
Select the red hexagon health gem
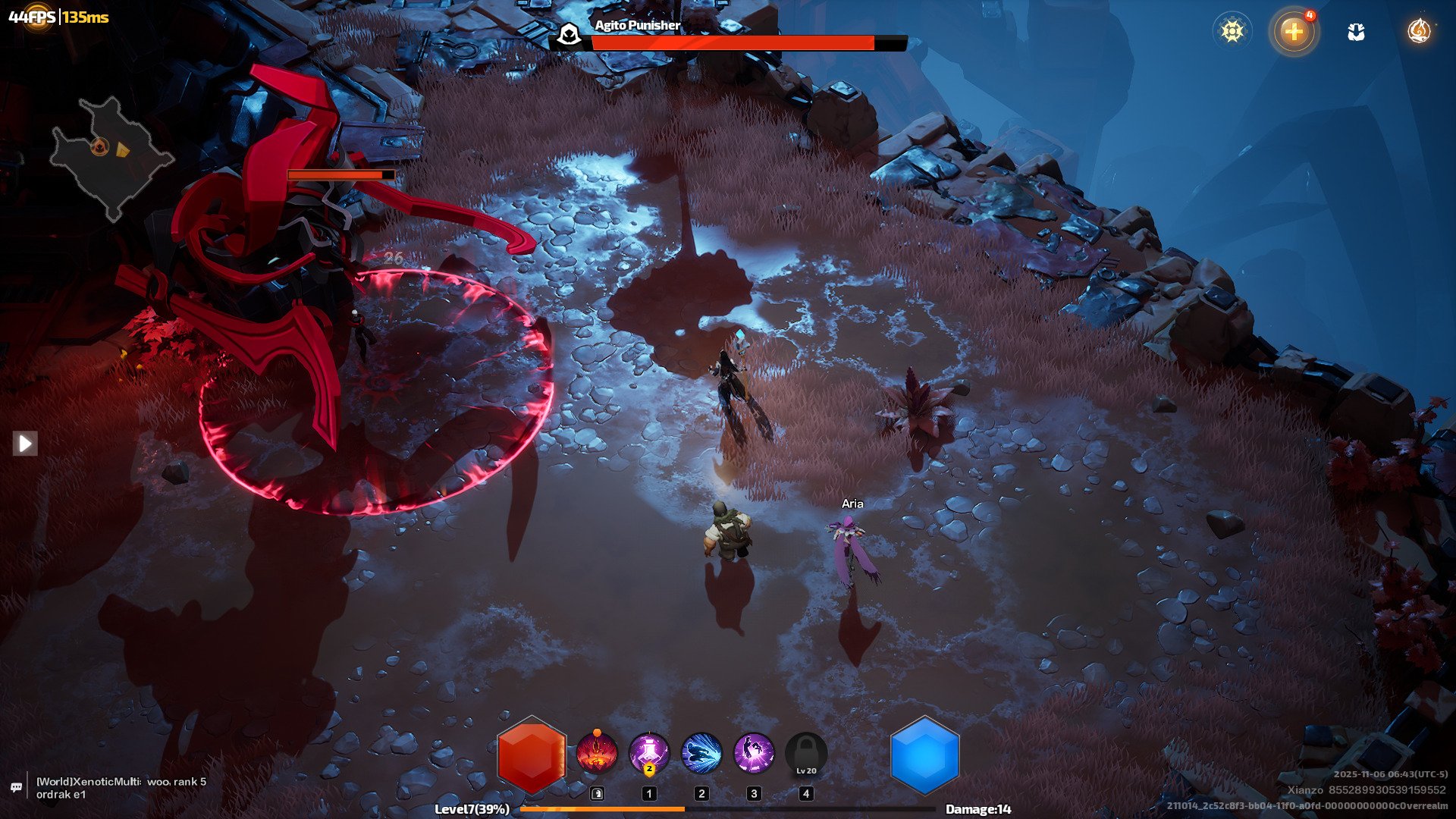point(532,755)
